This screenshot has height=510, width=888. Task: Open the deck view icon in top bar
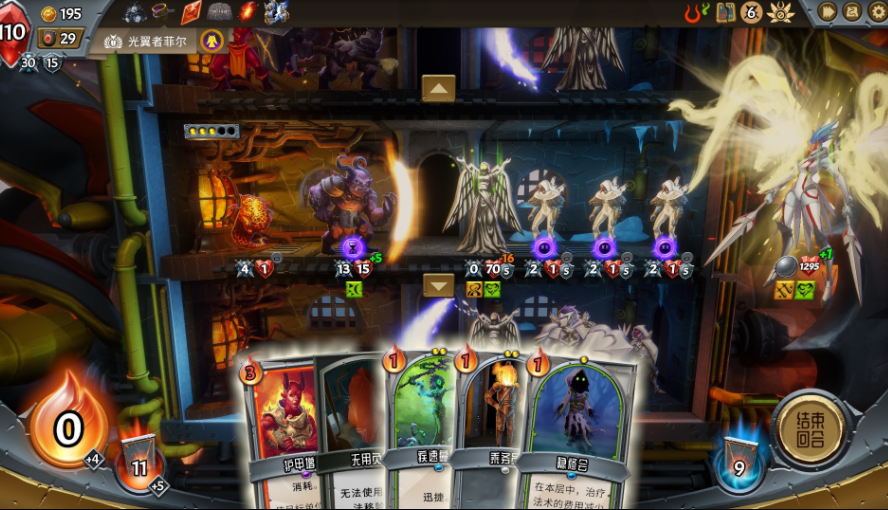(726, 12)
